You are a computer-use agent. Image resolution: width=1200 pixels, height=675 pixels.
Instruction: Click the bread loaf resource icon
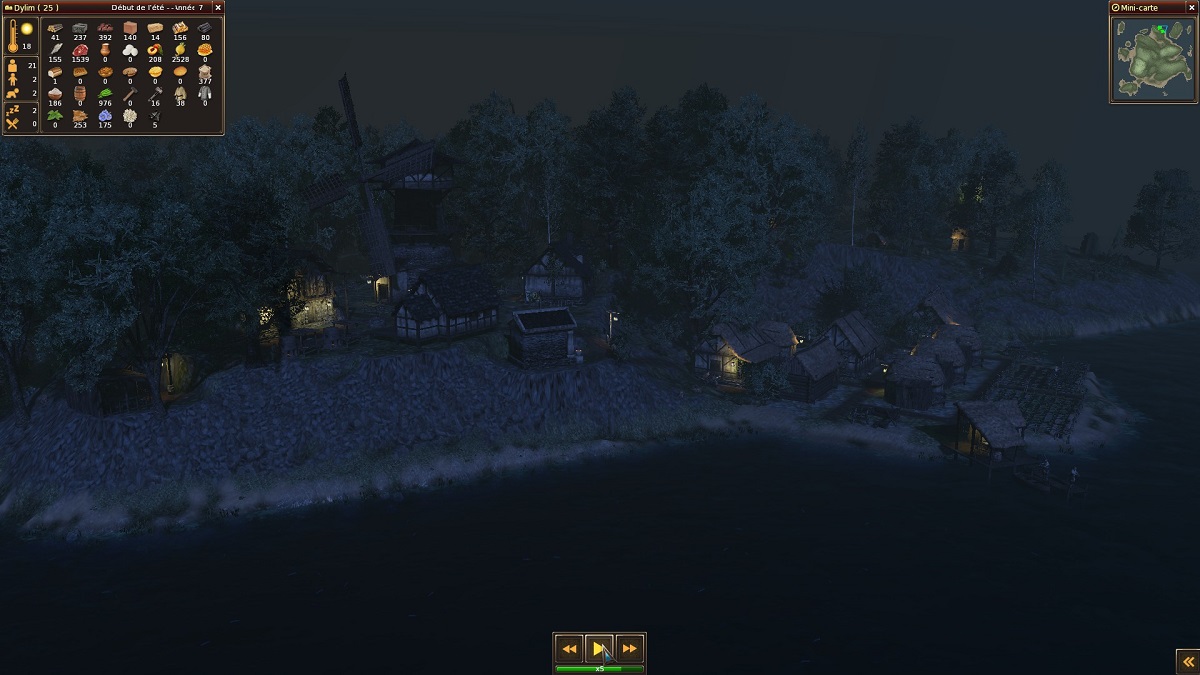(x=55, y=71)
